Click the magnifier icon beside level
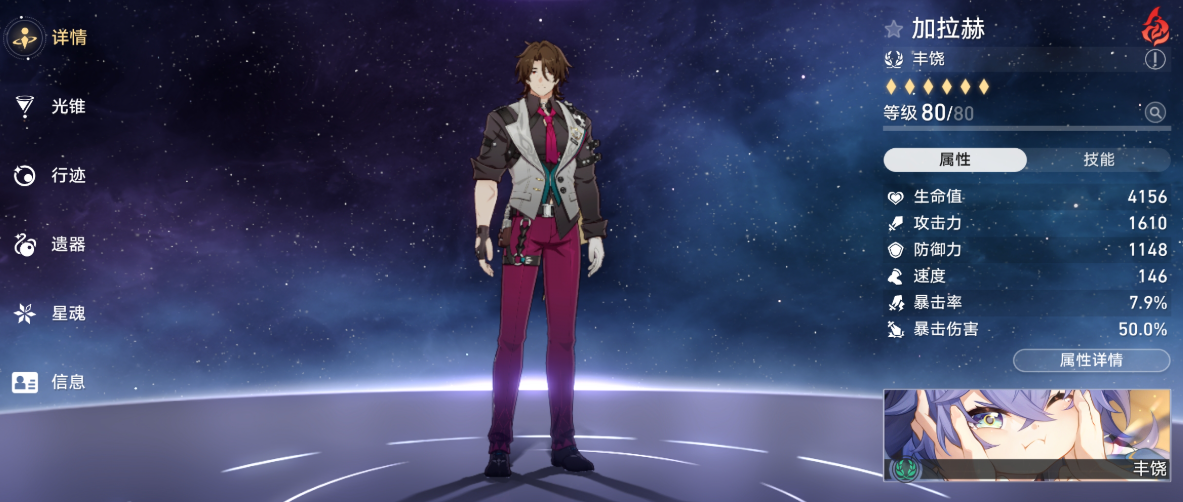The image size is (1183, 502). point(1155,113)
